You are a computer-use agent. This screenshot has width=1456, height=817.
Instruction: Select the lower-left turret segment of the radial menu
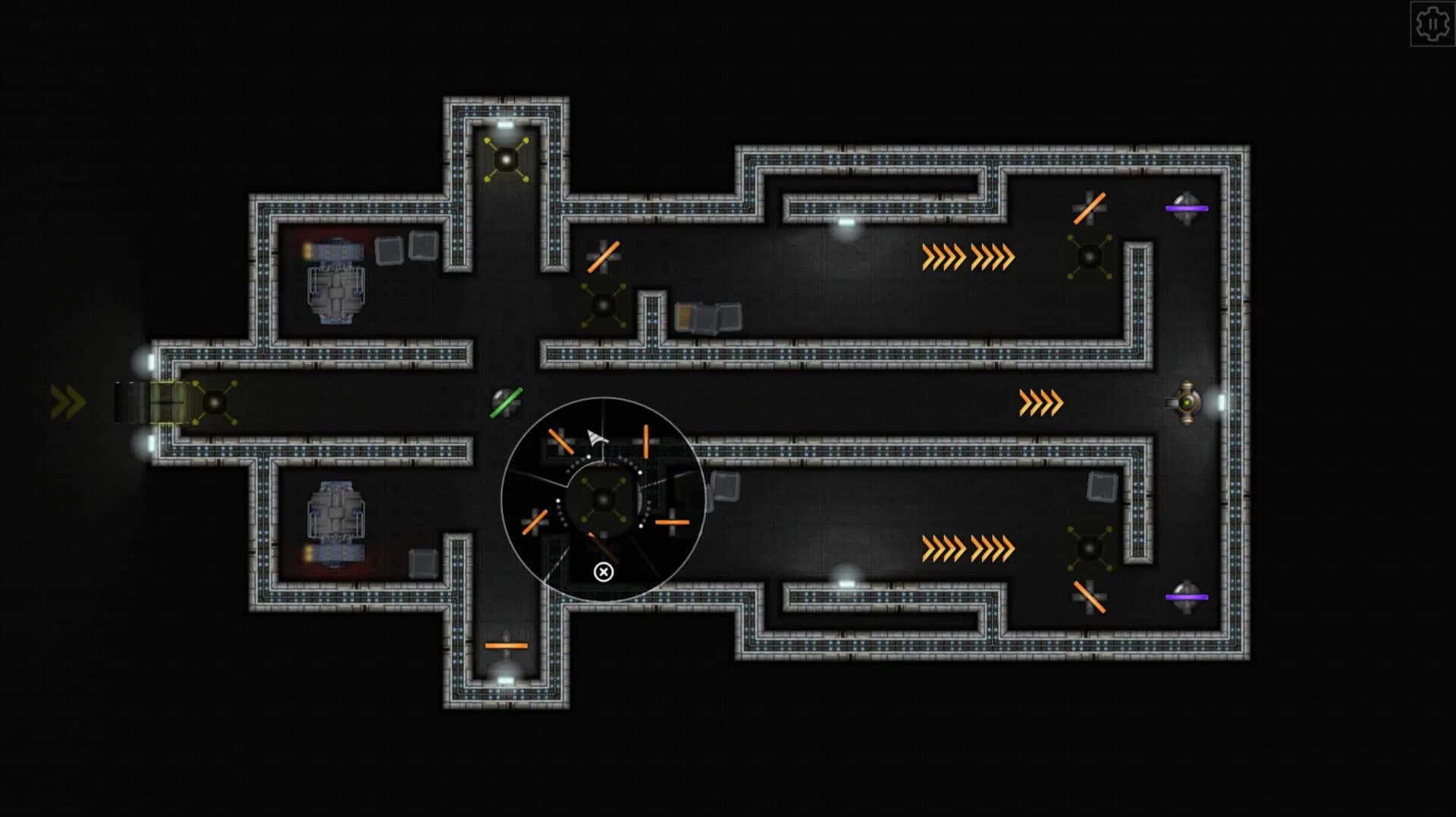pos(535,521)
